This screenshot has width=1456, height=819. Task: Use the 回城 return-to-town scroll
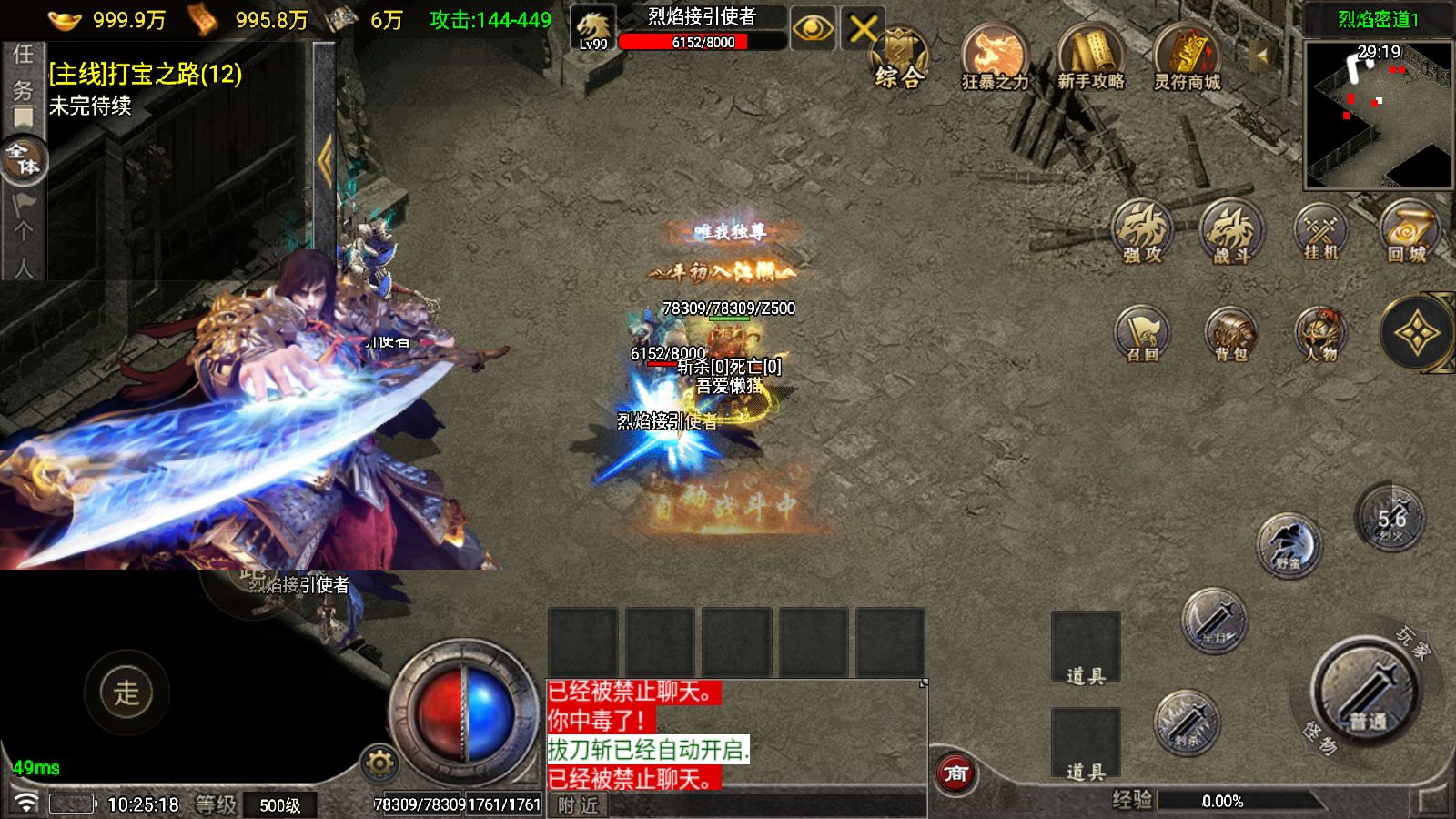pyautogui.click(x=1408, y=232)
